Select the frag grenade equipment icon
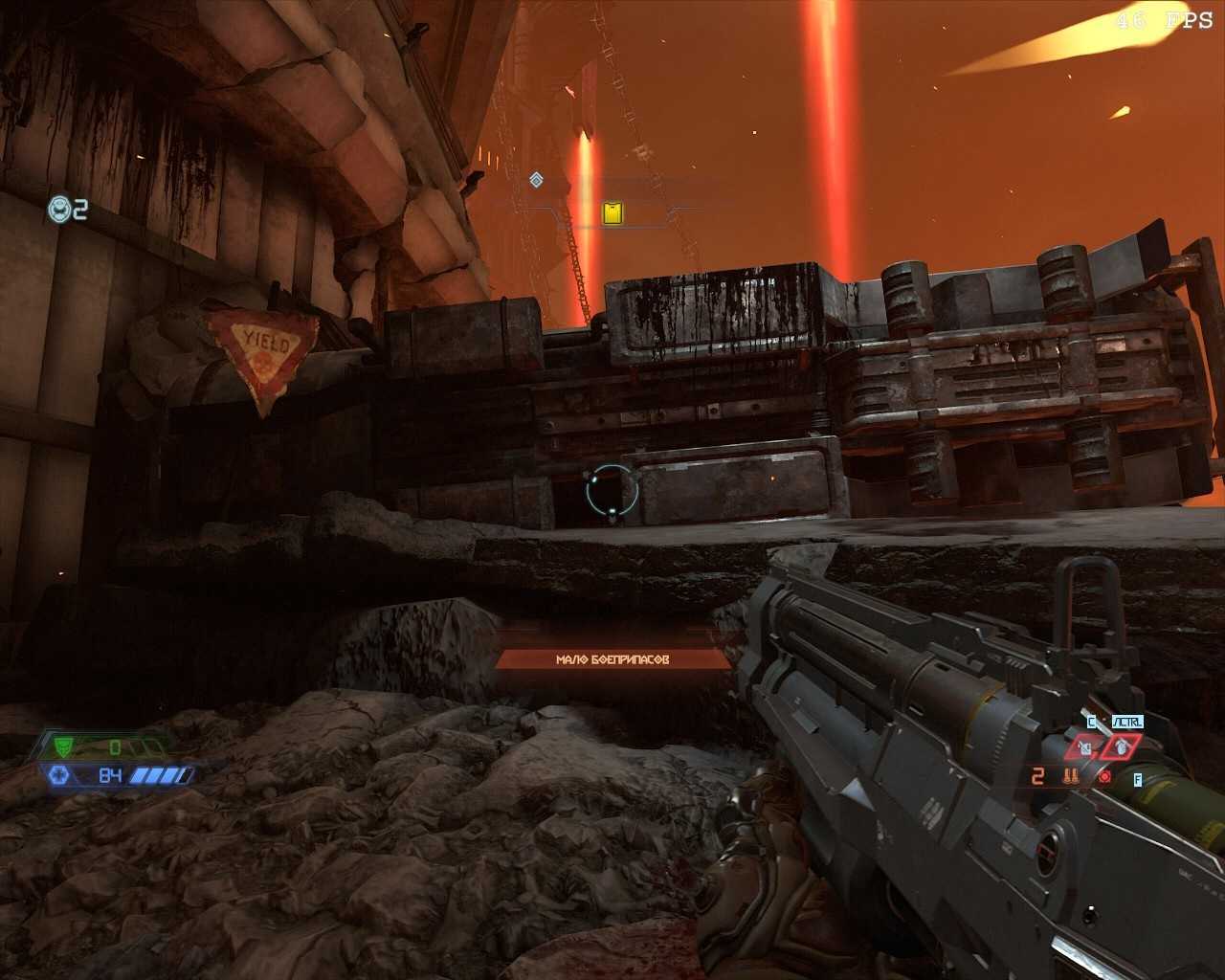The image size is (1225, 980). point(1121,746)
